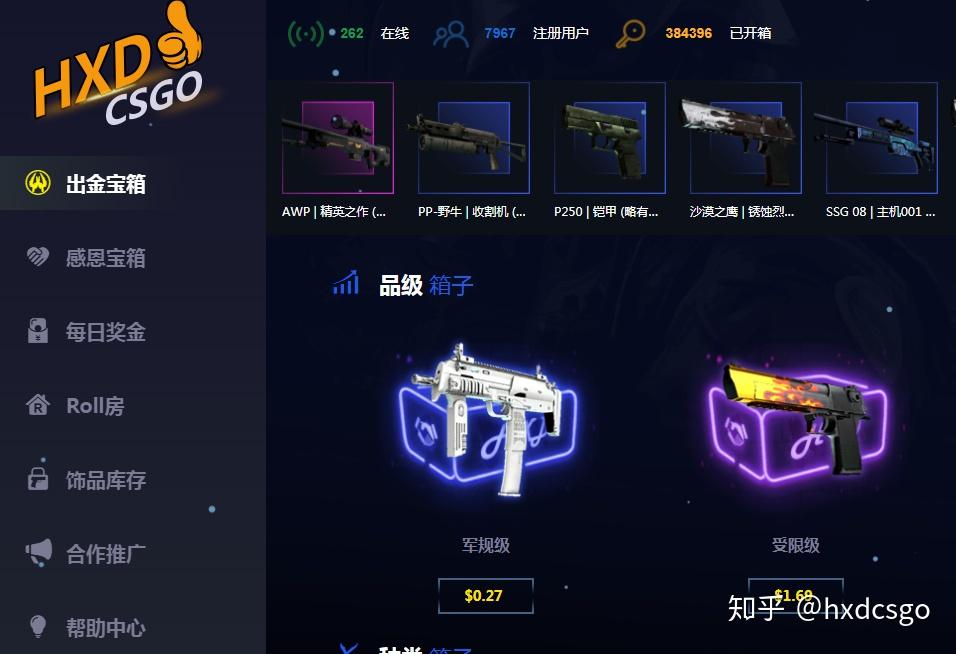Image resolution: width=956 pixels, height=654 pixels.
Task: Visit the 帮助中心 help center
Action: [x=105, y=628]
